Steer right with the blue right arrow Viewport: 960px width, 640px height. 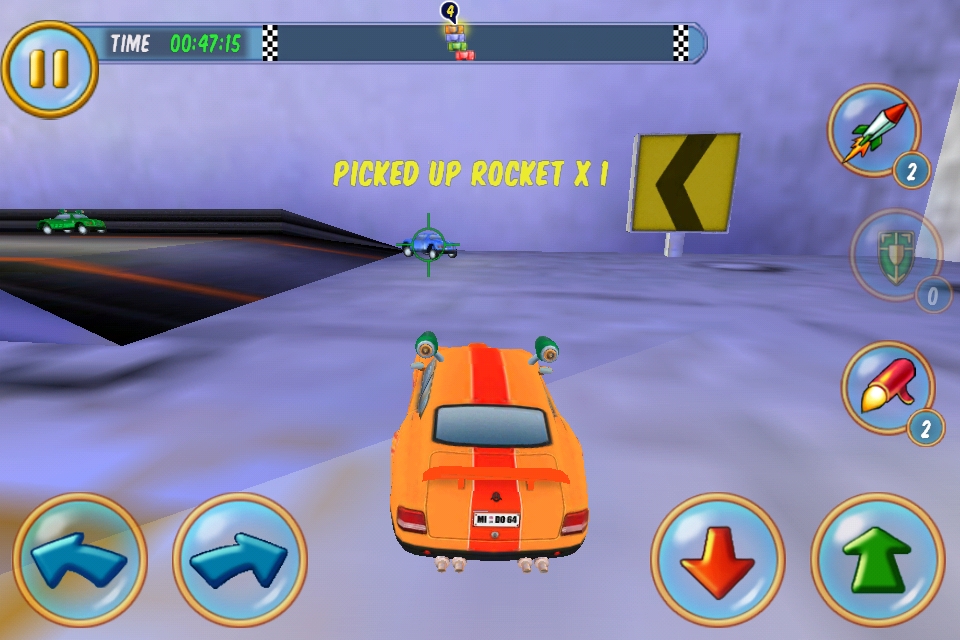(x=239, y=560)
